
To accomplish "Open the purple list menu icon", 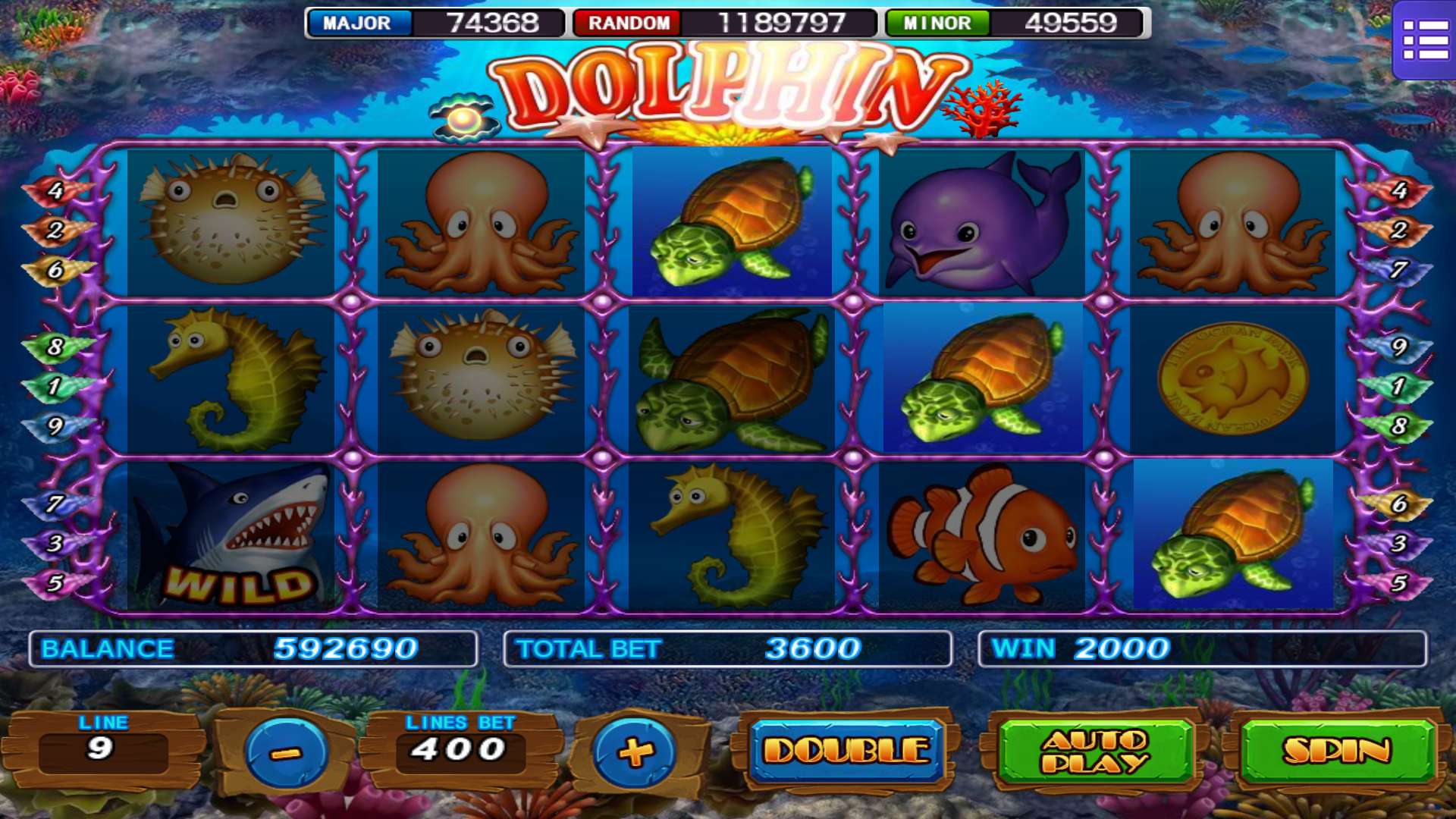I will coord(1425,40).
